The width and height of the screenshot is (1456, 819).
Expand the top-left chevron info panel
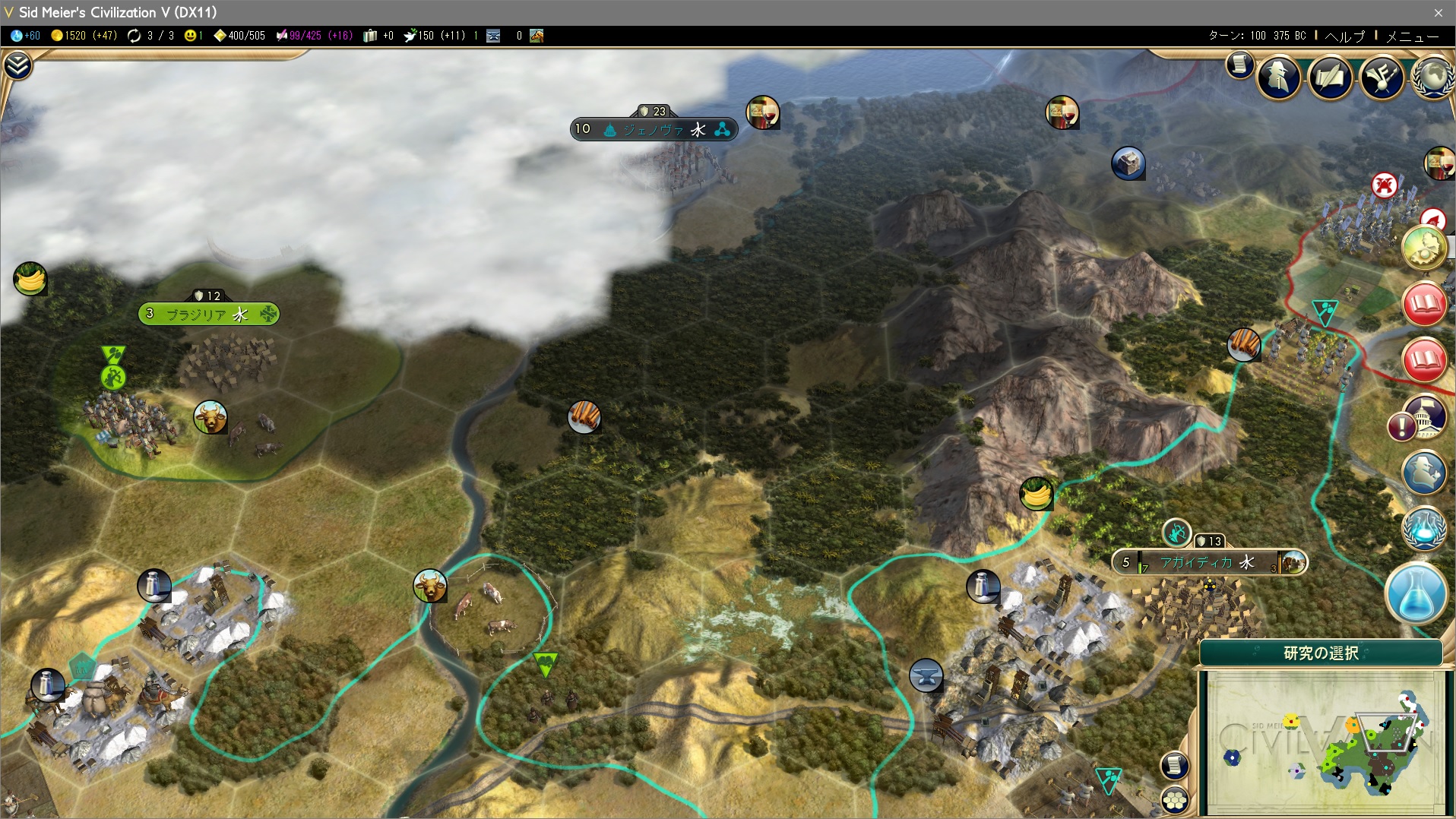[17, 66]
